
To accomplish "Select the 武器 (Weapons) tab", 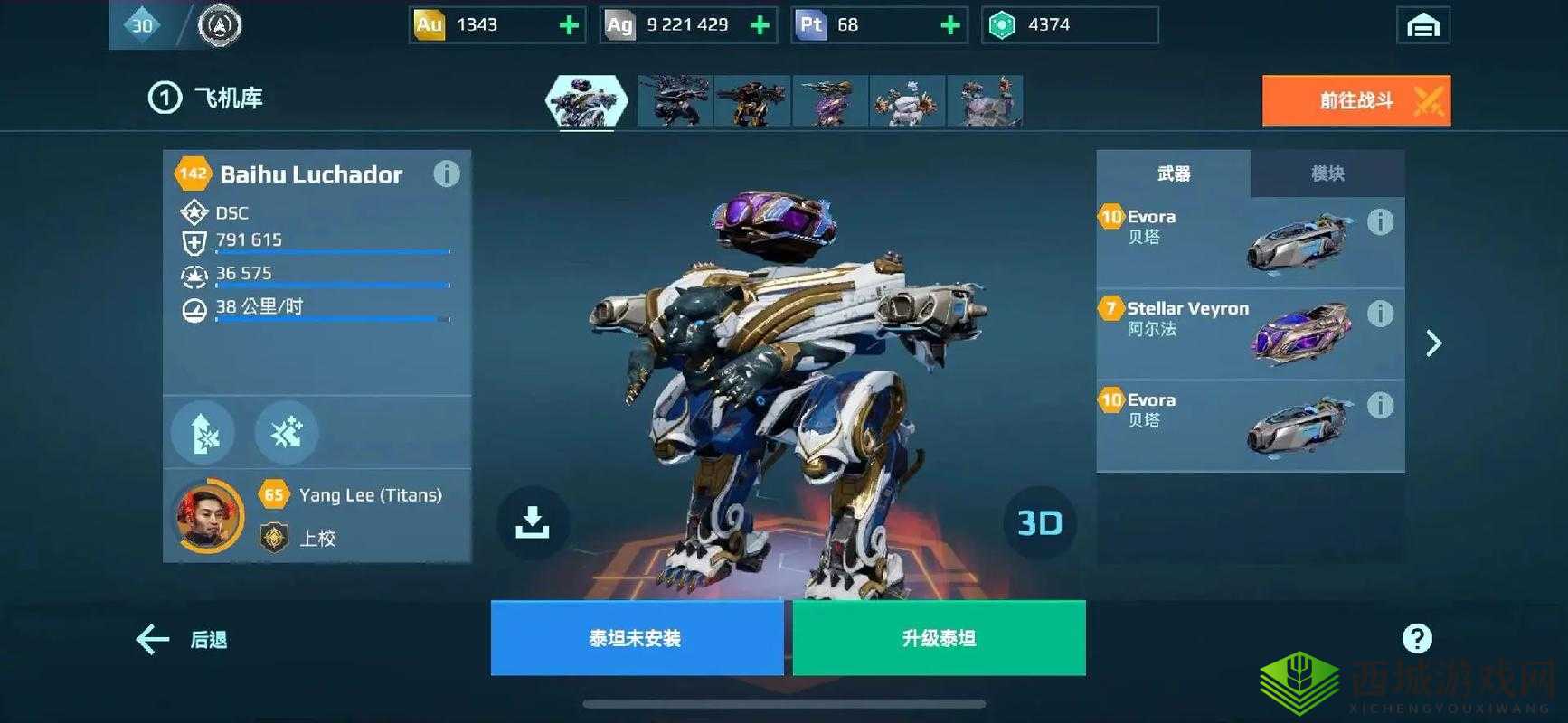I will pos(1173,173).
